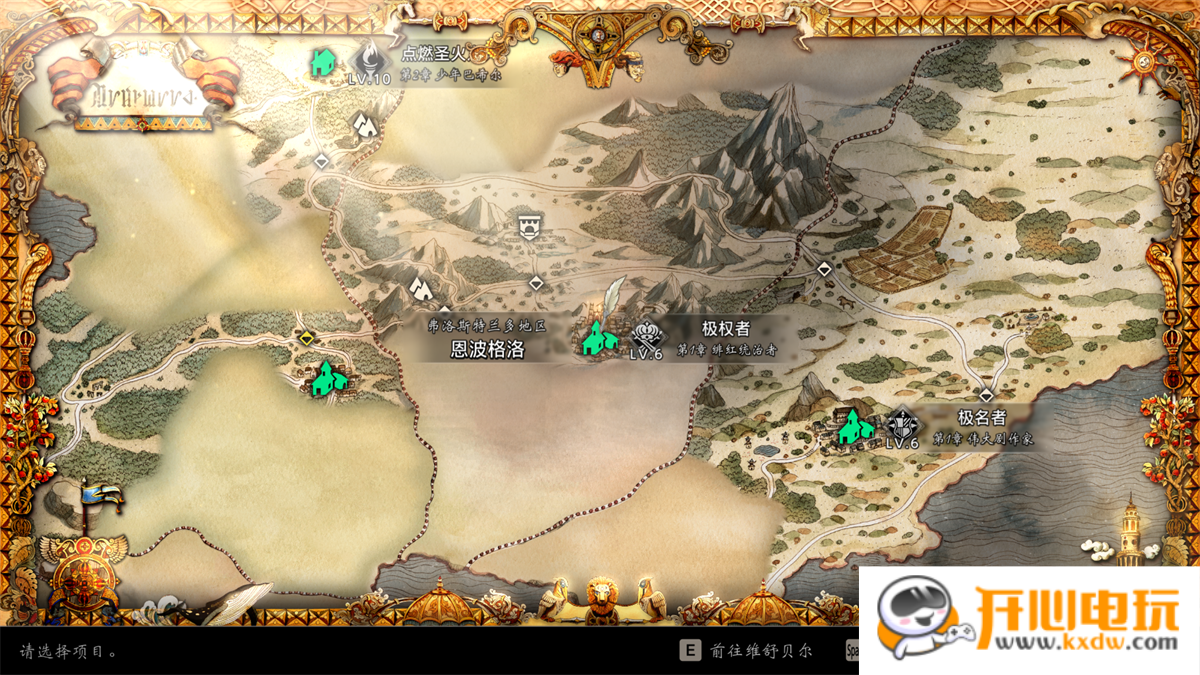
Task: Select the yellow diamond waypoint marker
Action: tap(306, 338)
